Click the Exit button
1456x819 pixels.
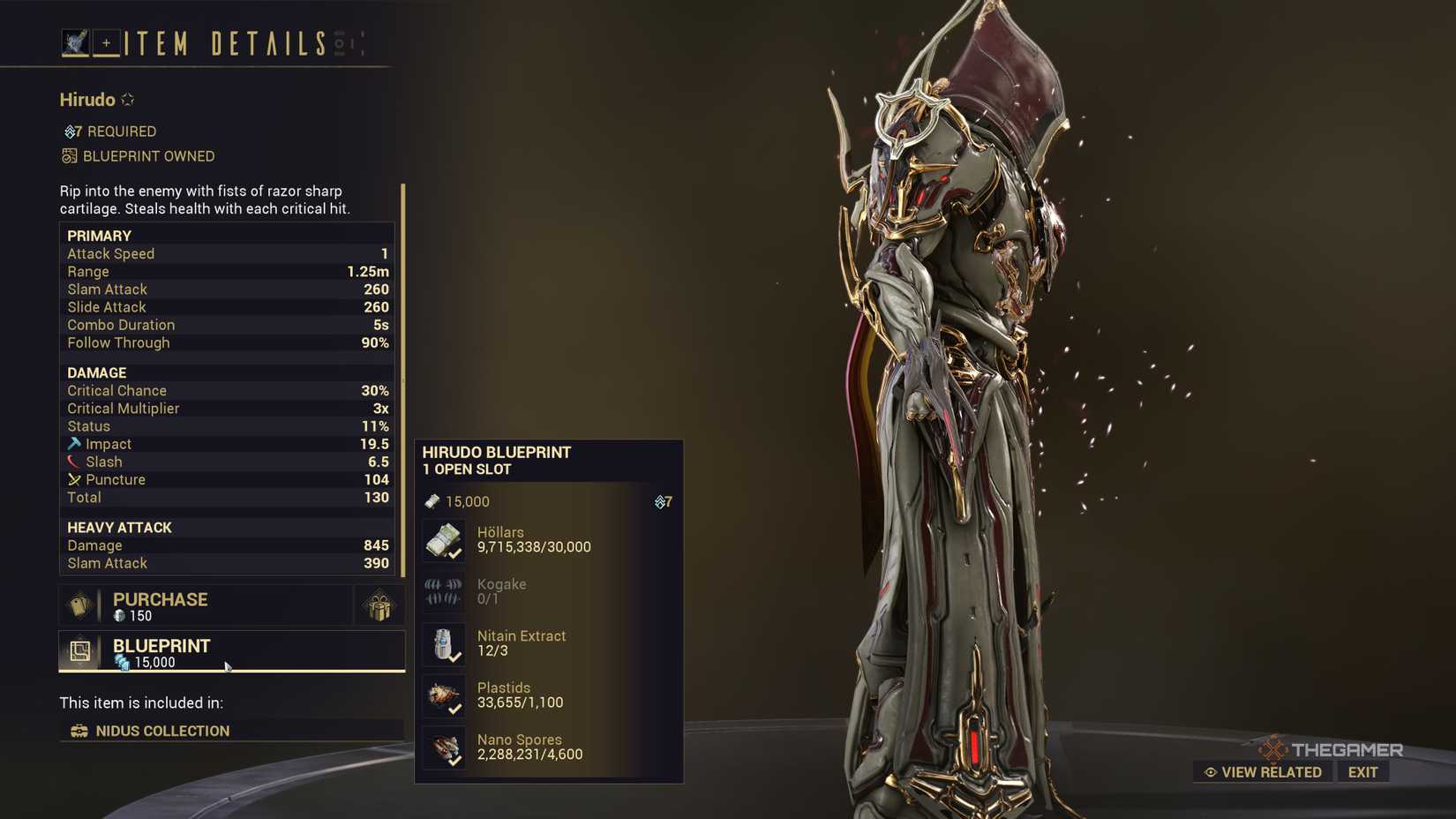coord(1362,771)
